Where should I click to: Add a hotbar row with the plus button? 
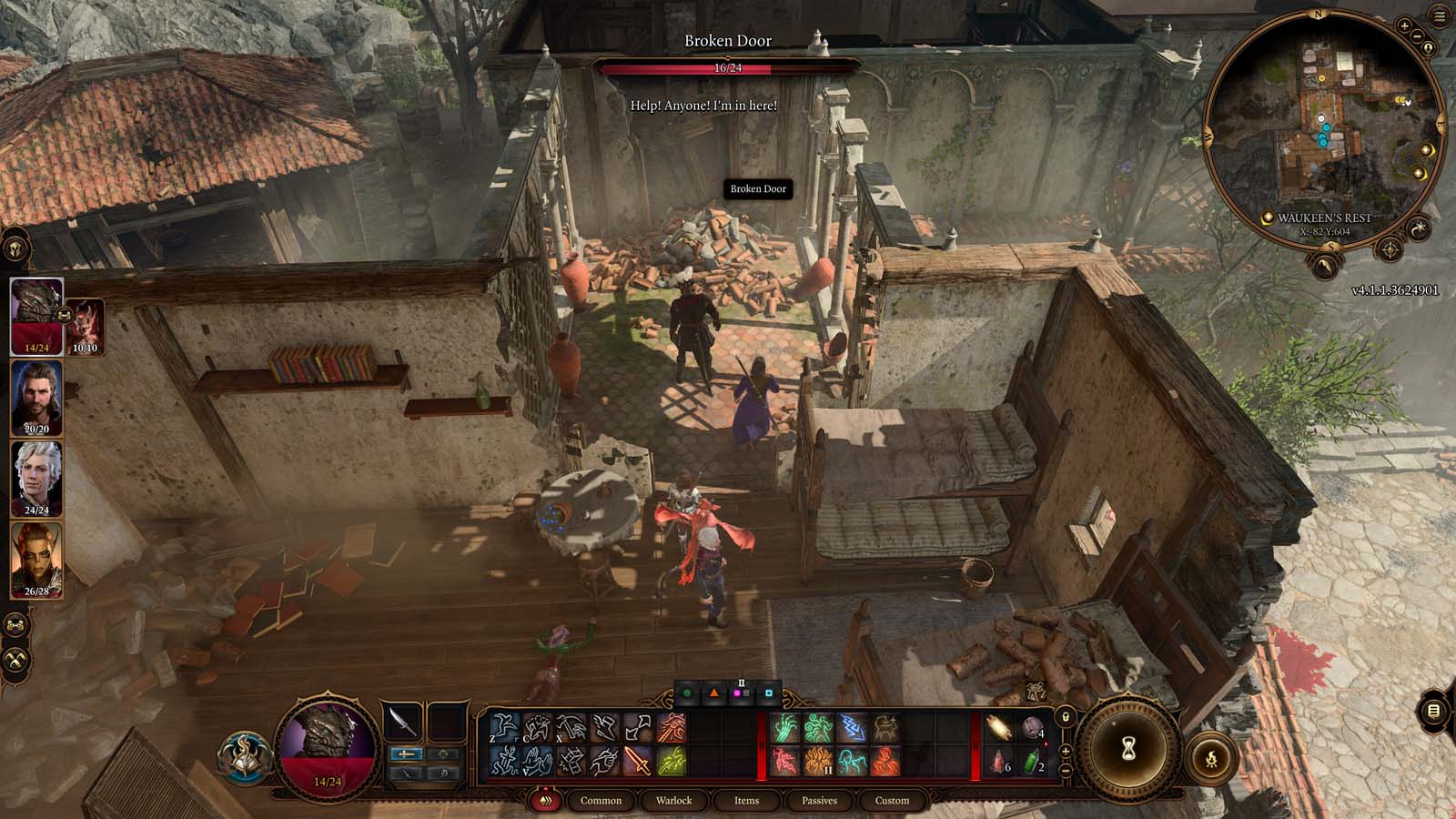tap(1065, 753)
